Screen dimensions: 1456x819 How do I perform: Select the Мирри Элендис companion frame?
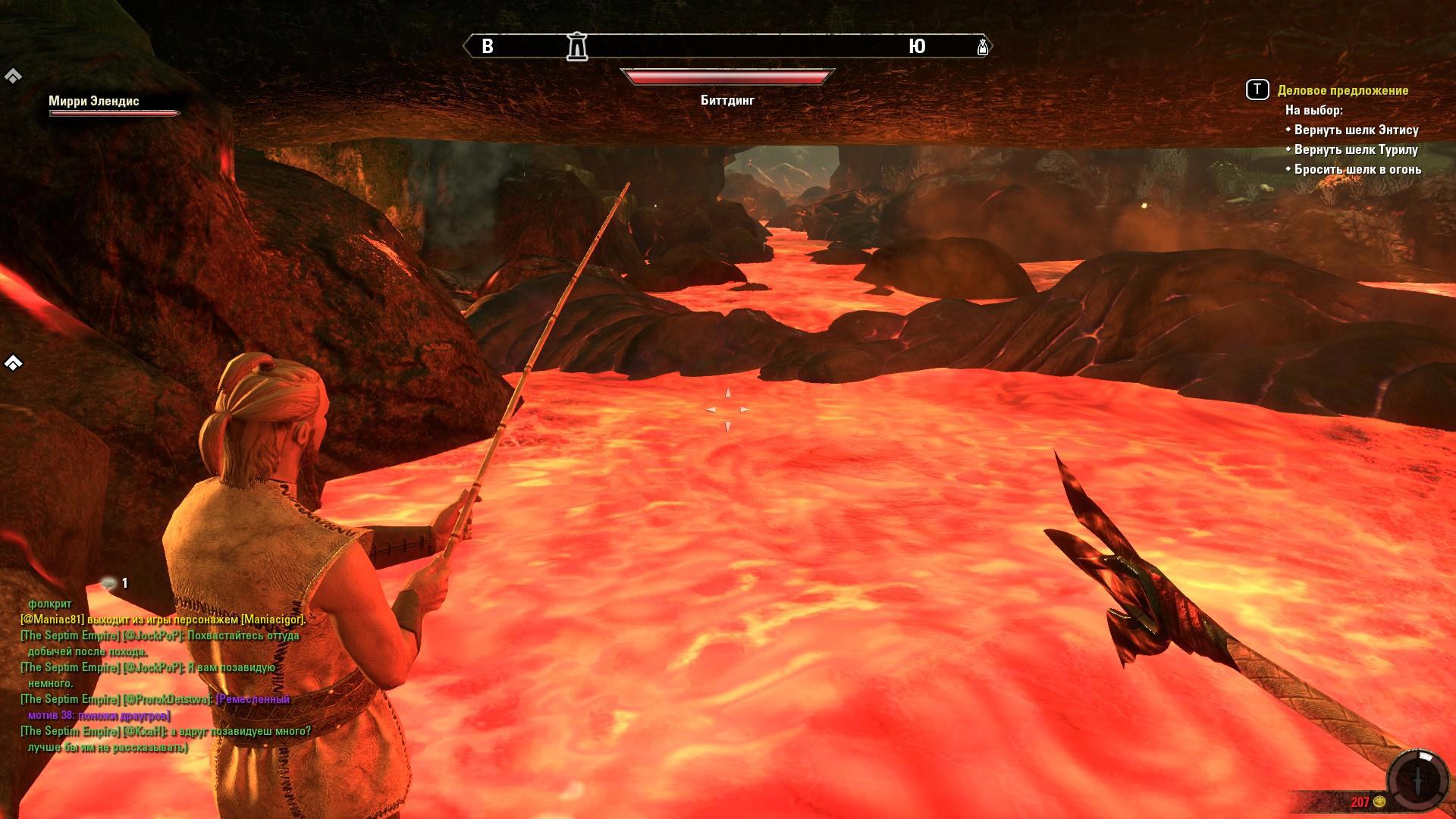(x=114, y=105)
